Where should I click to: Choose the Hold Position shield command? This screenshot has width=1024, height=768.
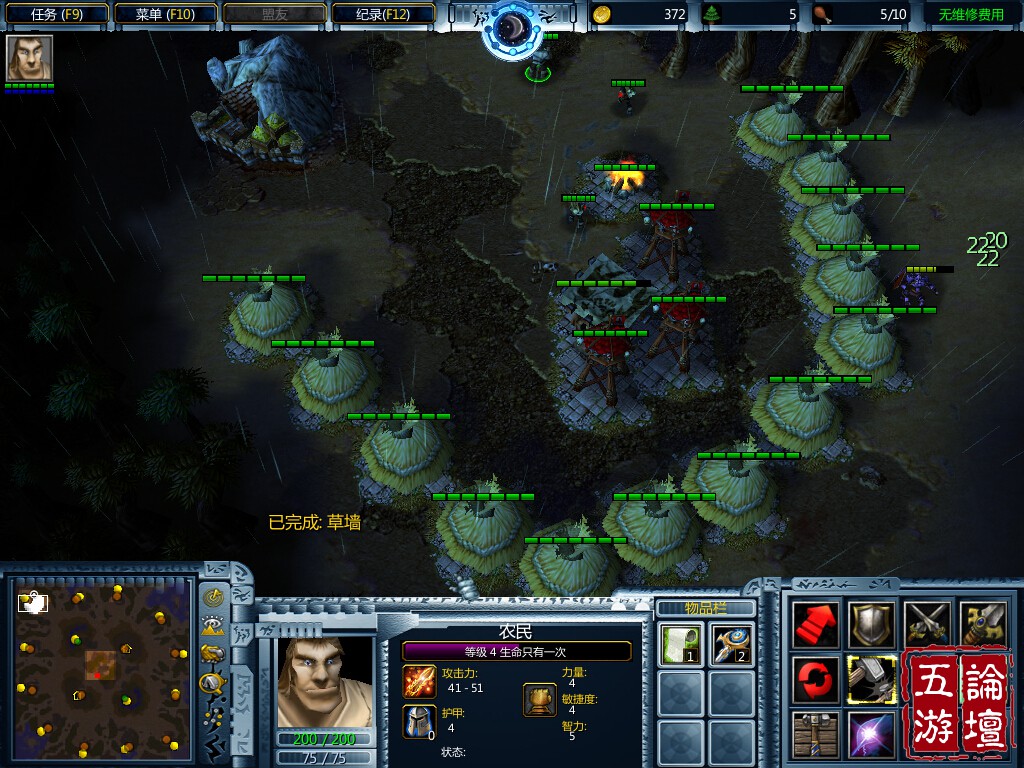tap(871, 625)
